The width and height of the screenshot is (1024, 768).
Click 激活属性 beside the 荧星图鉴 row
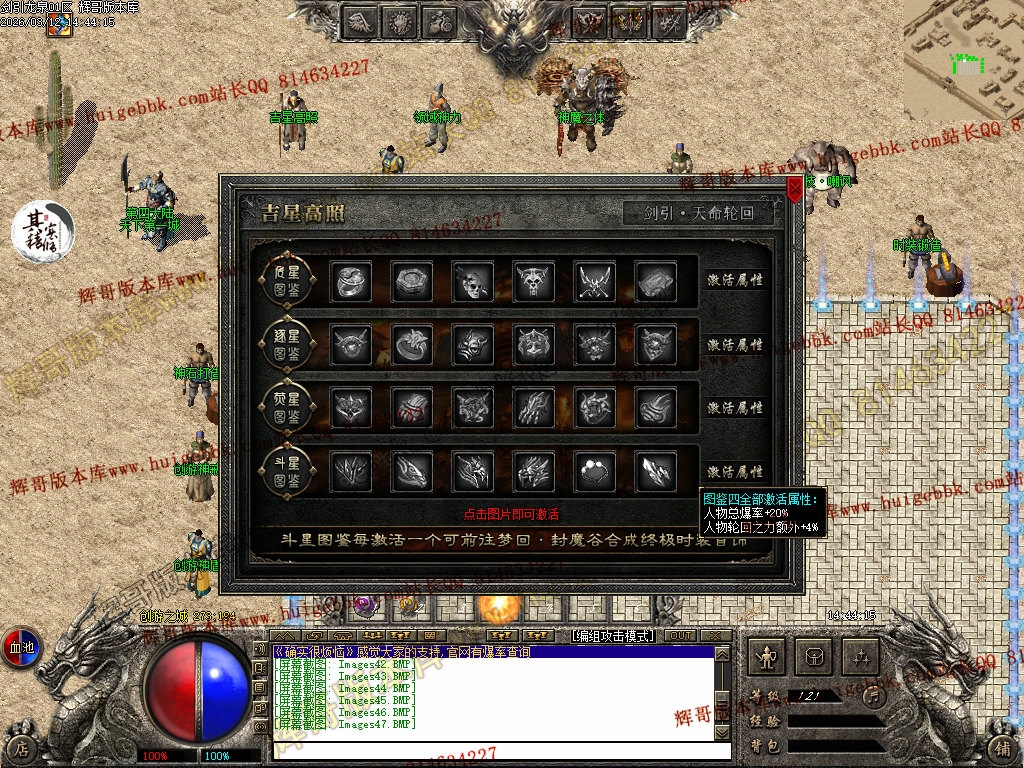coord(735,408)
